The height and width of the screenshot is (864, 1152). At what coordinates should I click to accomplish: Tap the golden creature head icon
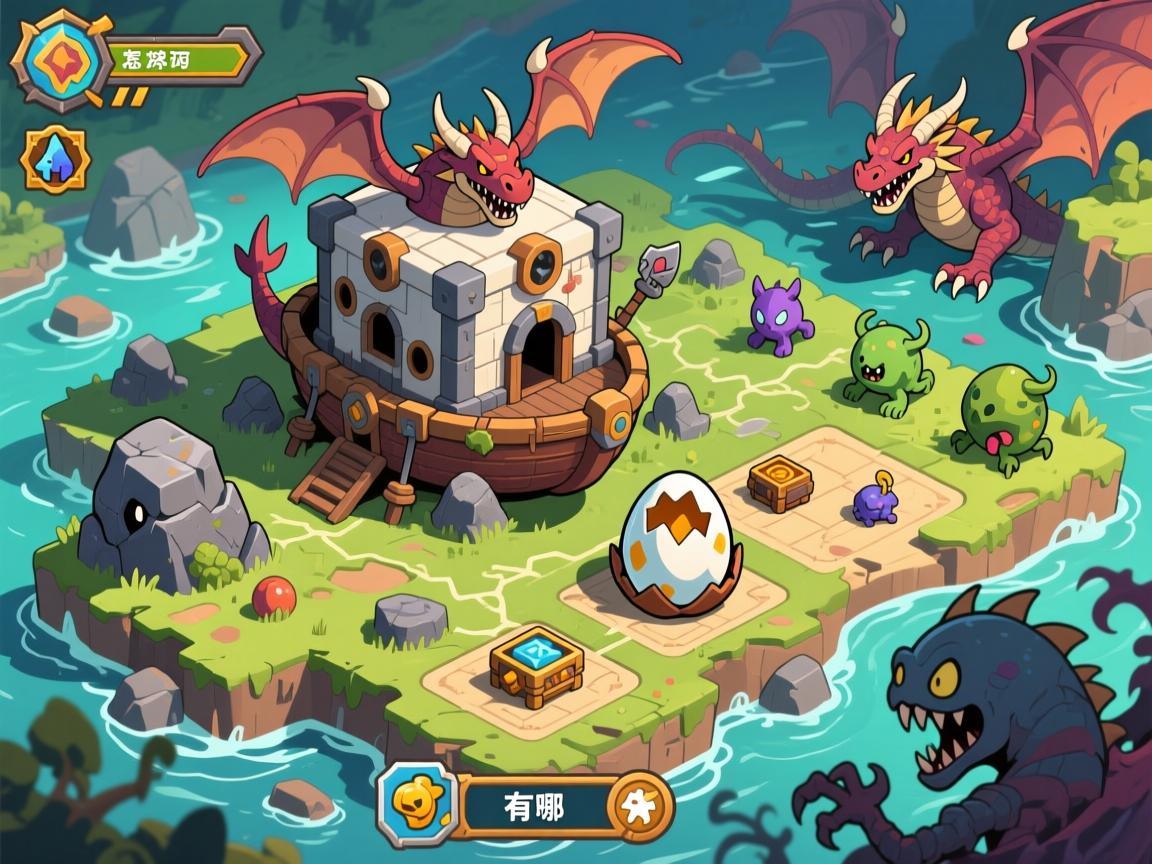416,803
